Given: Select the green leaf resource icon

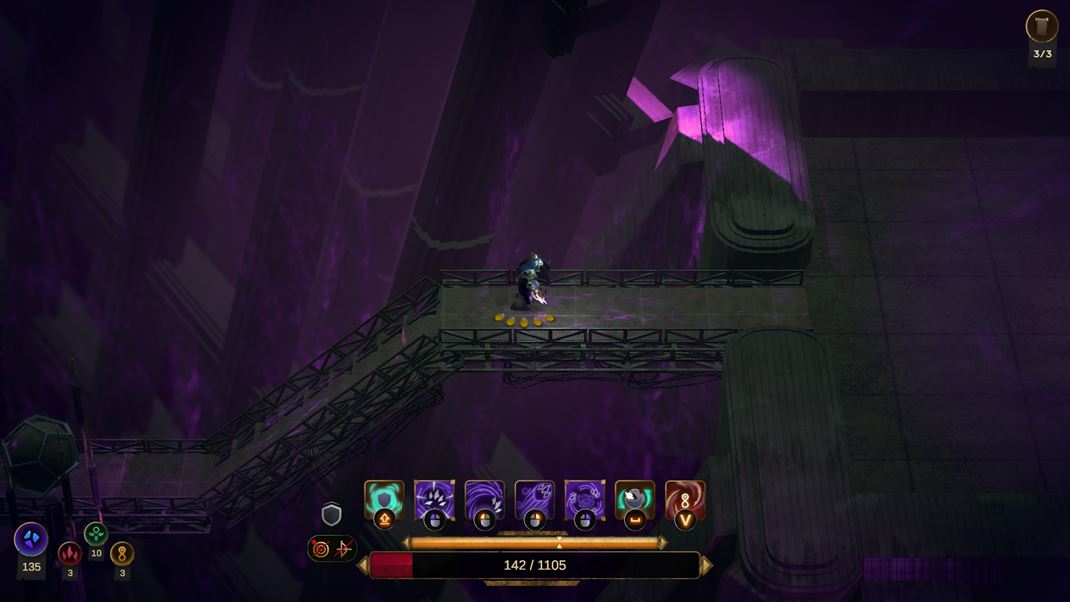Looking at the screenshot, I should (x=96, y=534).
